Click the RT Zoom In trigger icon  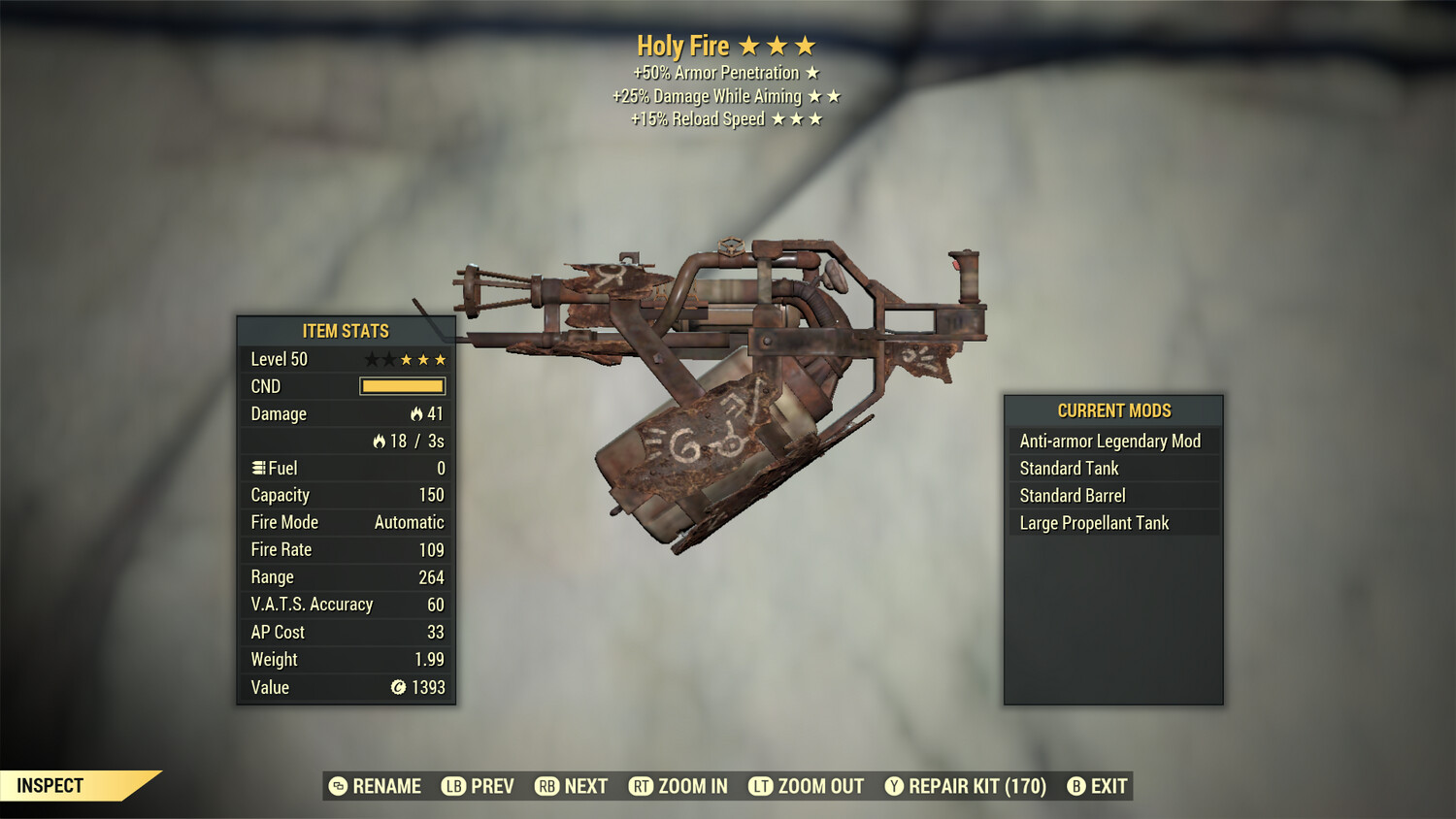(x=640, y=786)
